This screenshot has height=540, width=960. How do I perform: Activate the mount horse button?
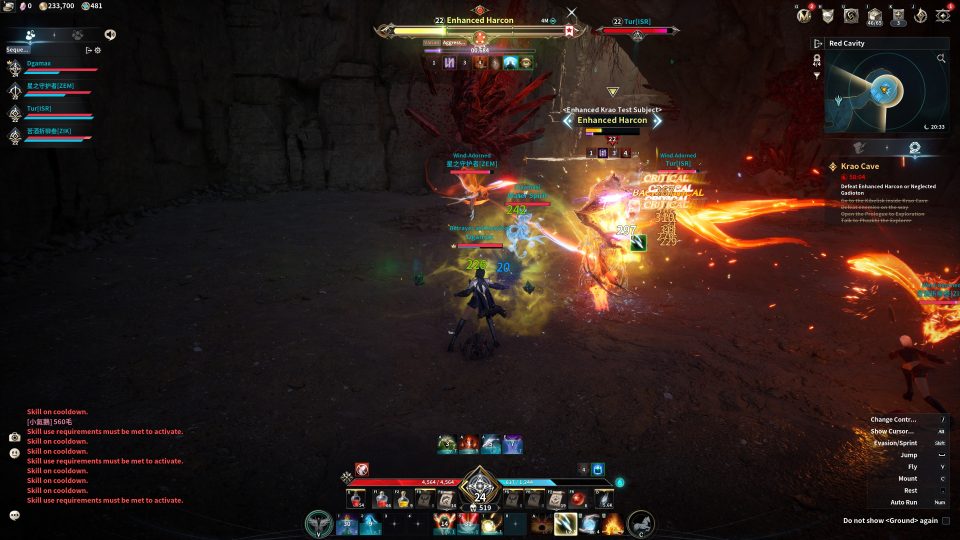640,523
